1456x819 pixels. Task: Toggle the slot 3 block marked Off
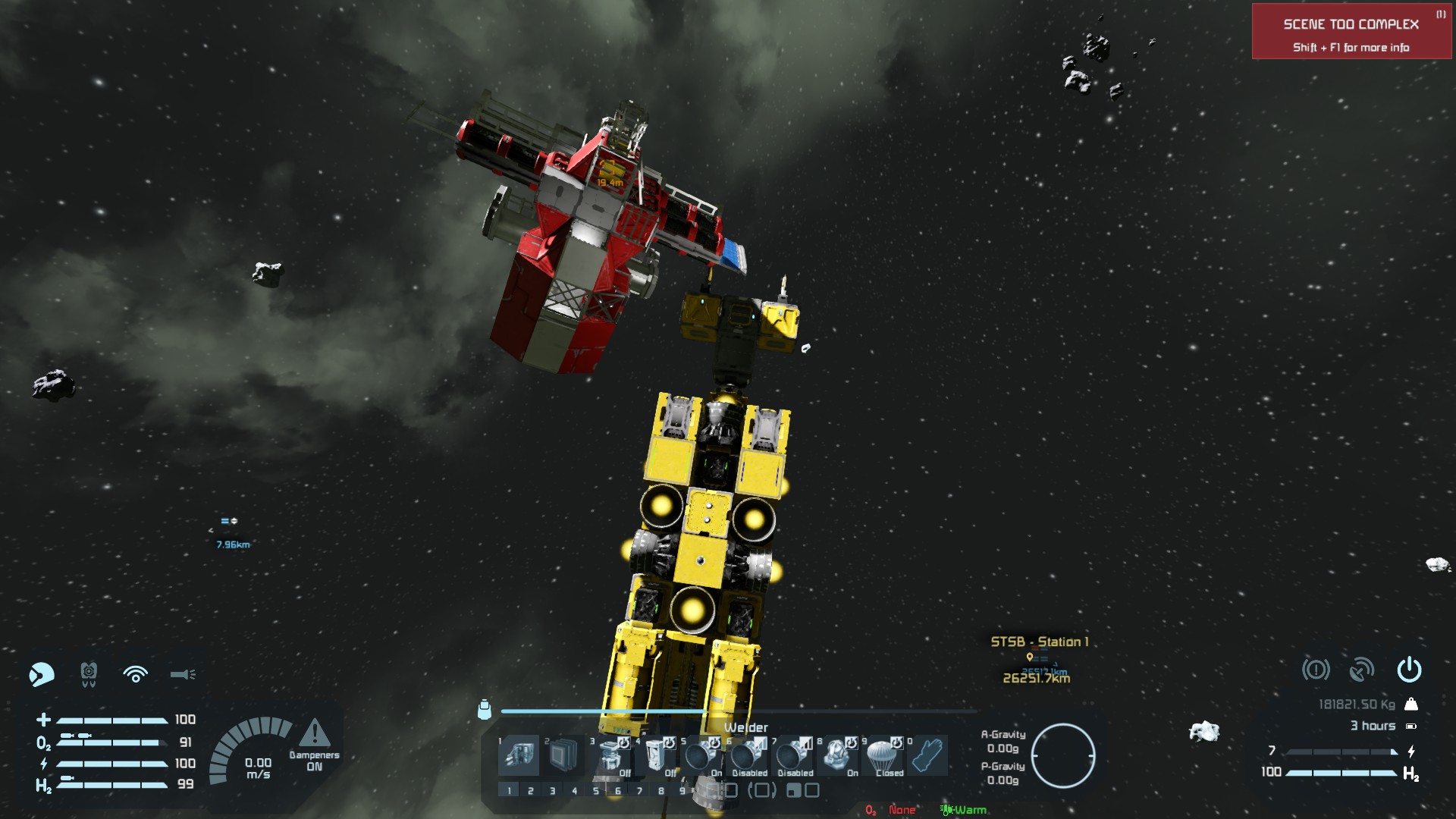click(610, 755)
